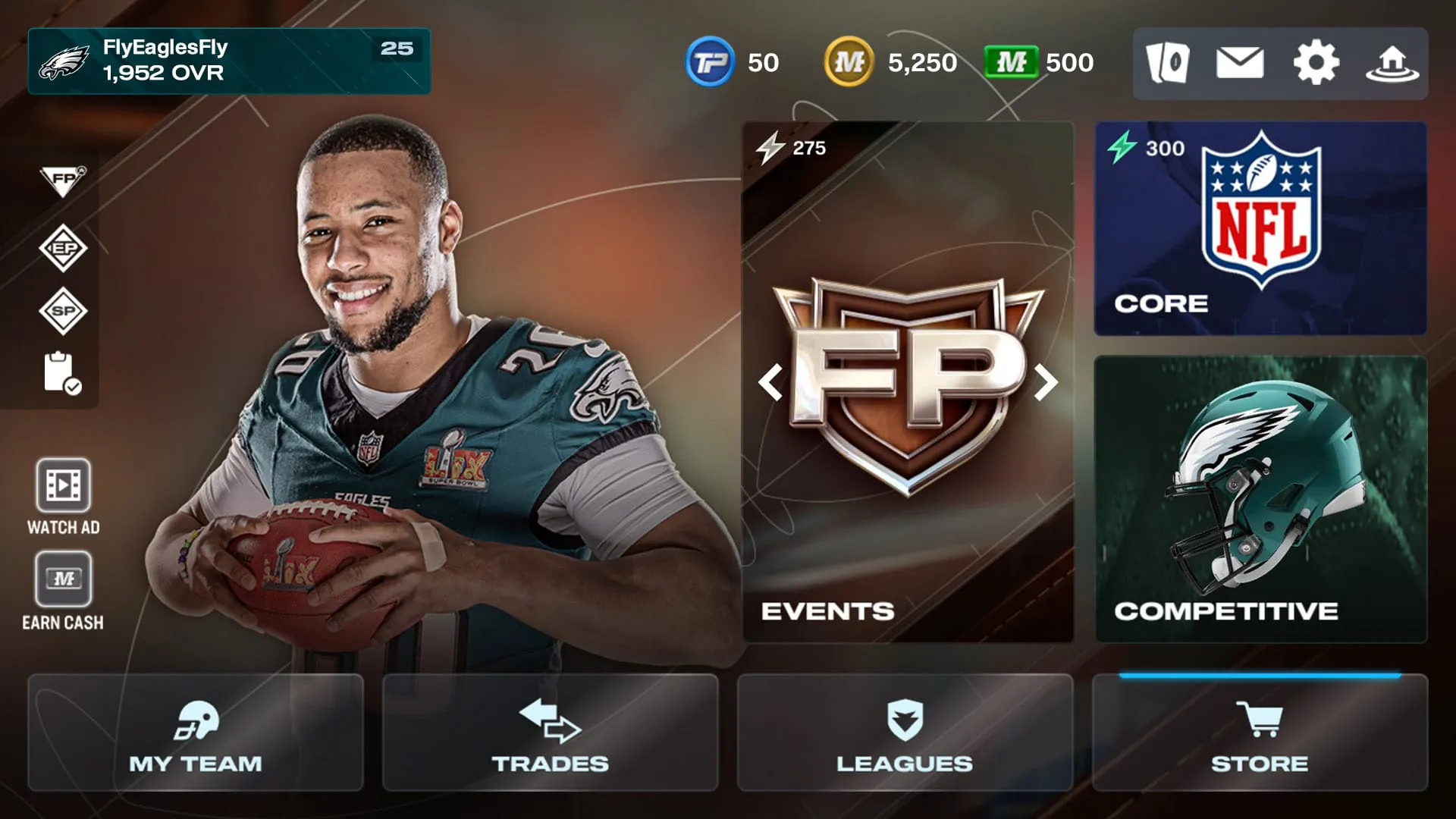Open the mail inbox icon
Screen dimensions: 1456x819
[x=1241, y=64]
